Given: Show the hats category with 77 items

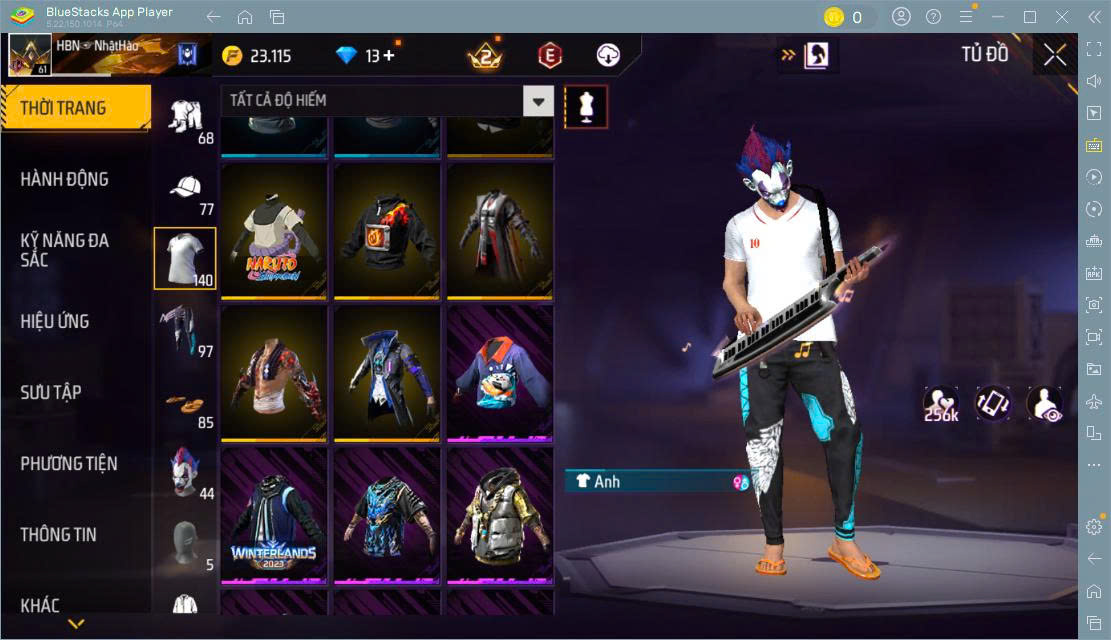Looking at the screenshot, I should [x=185, y=193].
